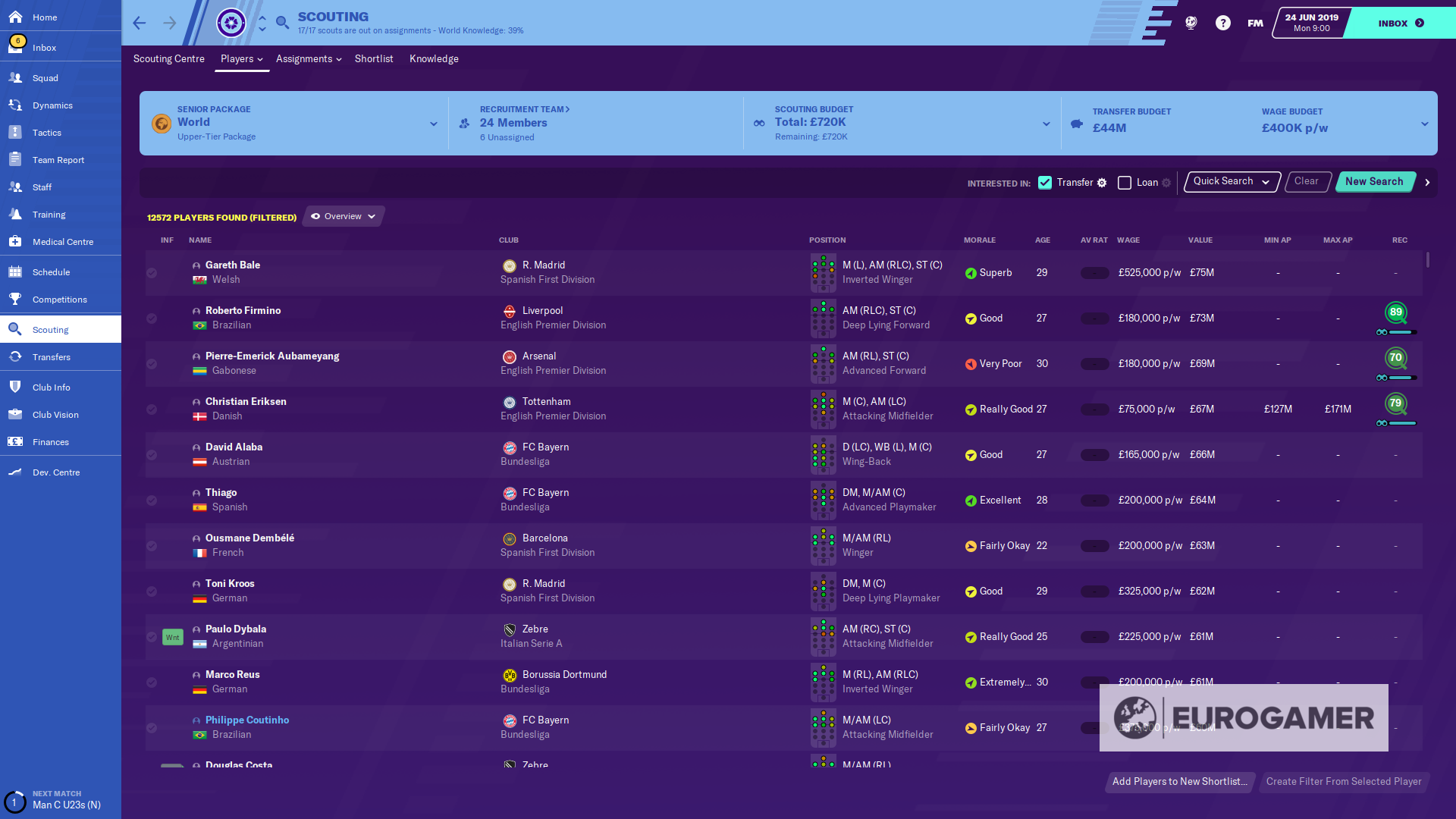1456x819 pixels.
Task: Enable the Loan interest checkbox
Action: pos(1125,182)
